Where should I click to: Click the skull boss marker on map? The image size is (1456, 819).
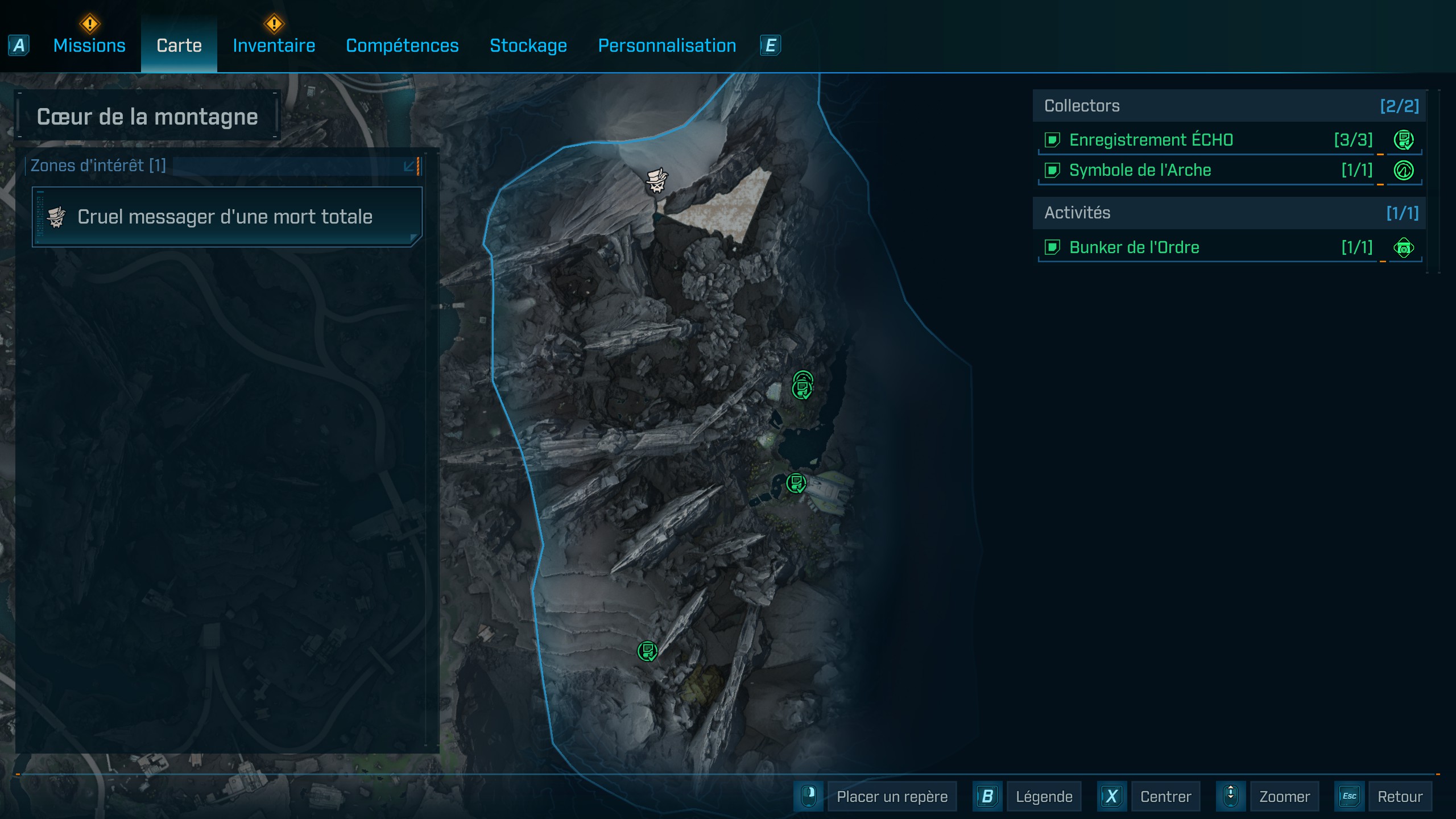(x=656, y=181)
